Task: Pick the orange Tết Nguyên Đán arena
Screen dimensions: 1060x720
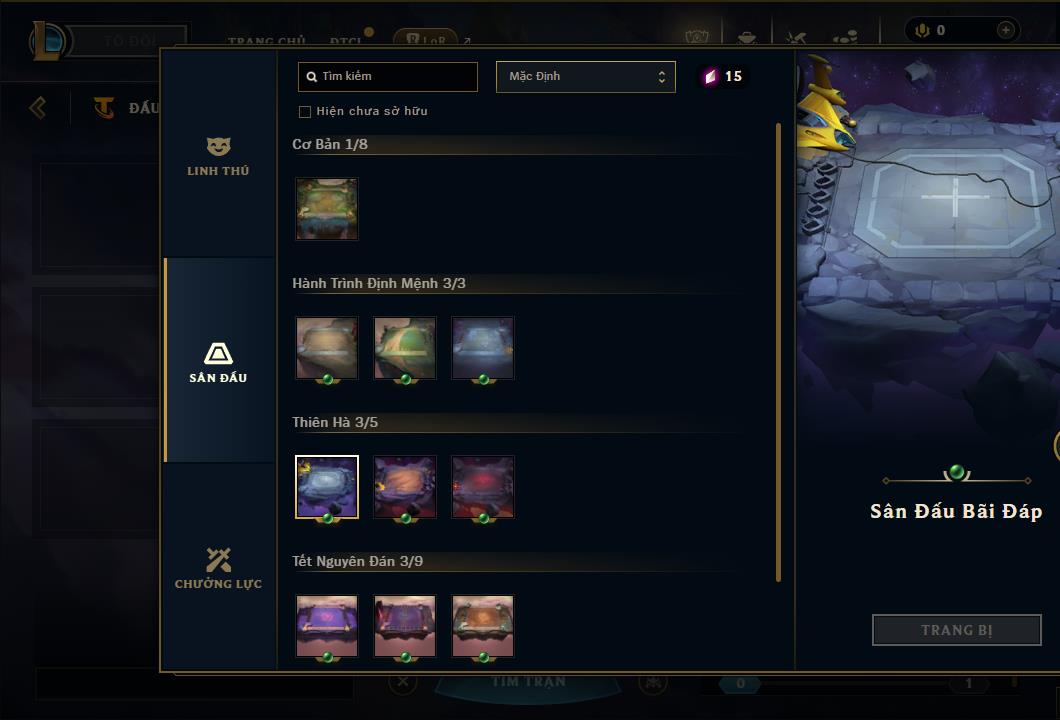Action: (x=483, y=626)
